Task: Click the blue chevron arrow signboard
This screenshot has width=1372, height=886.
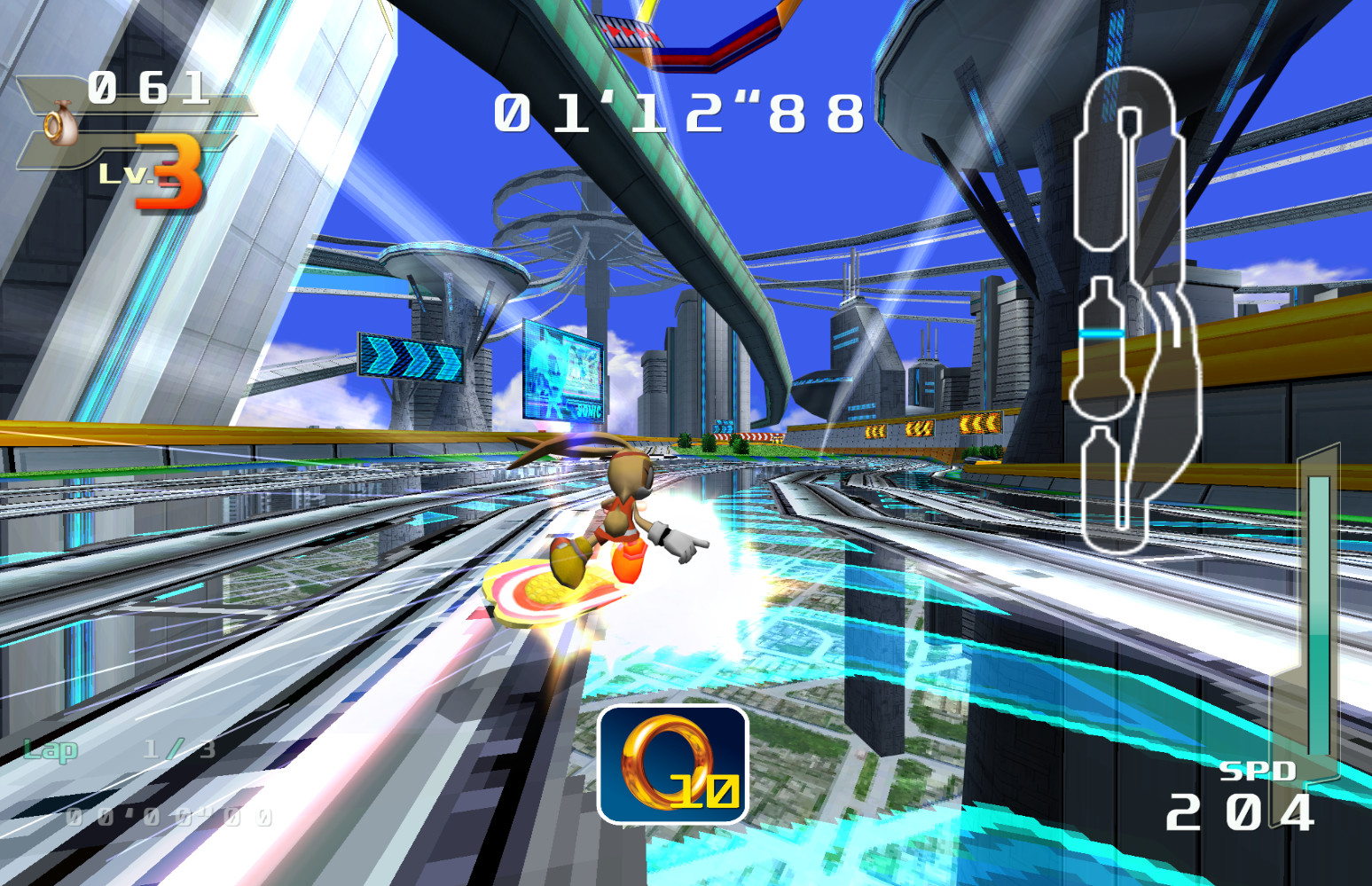Action: coord(404,355)
